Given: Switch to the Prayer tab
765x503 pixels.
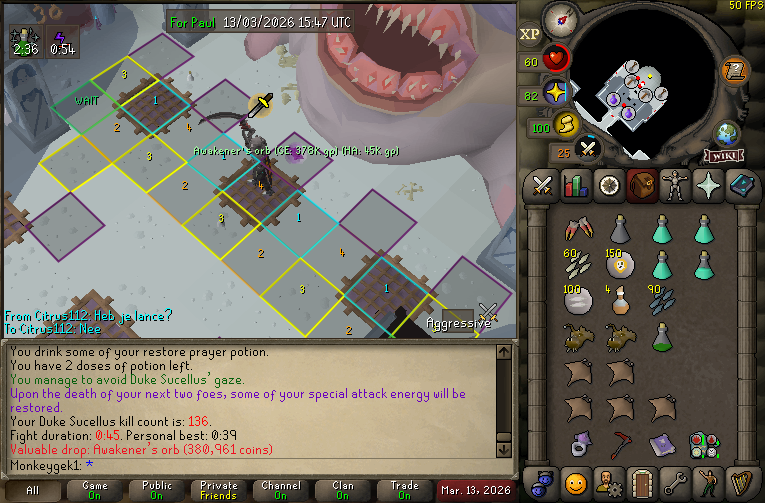Looking at the screenshot, I should coord(707,186).
